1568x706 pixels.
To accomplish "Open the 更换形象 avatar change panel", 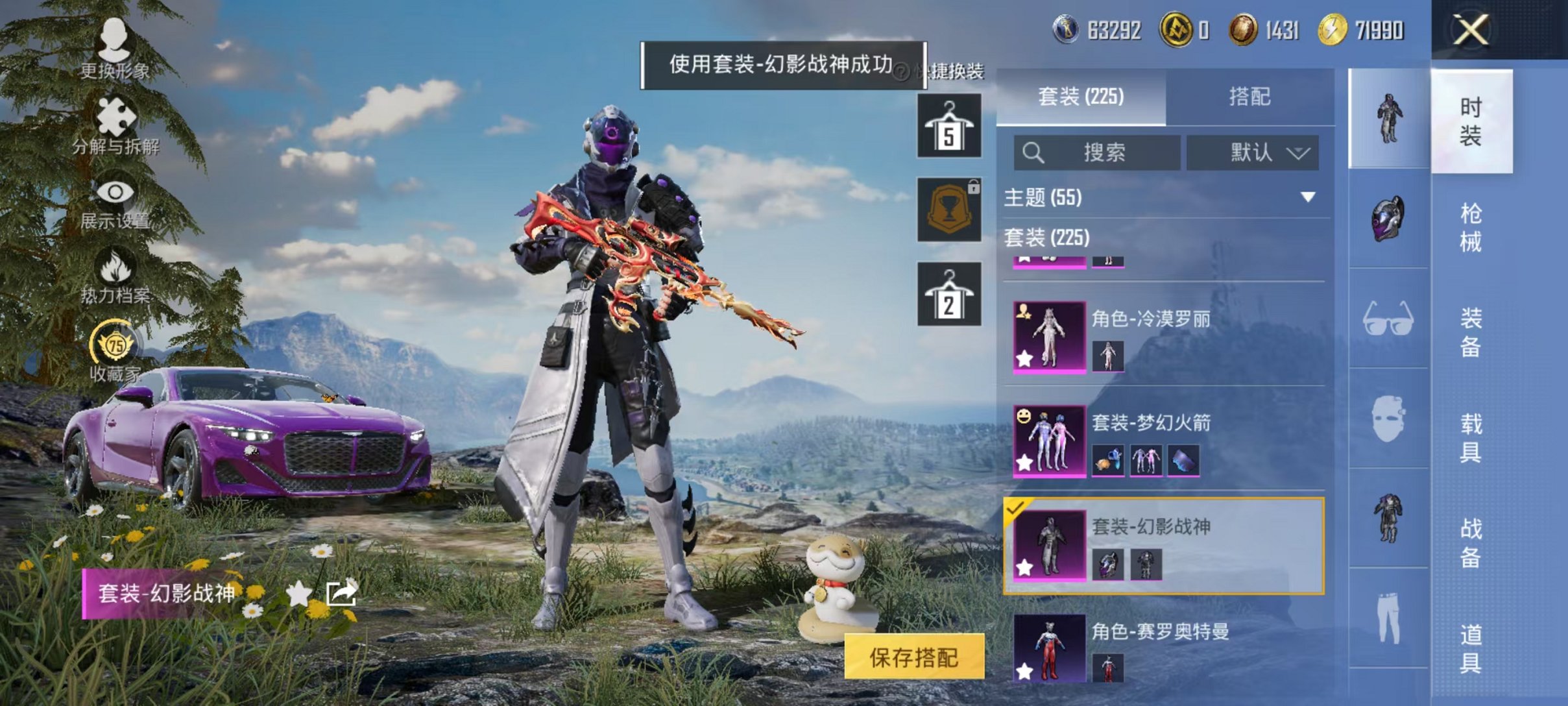I will coord(115,40).
